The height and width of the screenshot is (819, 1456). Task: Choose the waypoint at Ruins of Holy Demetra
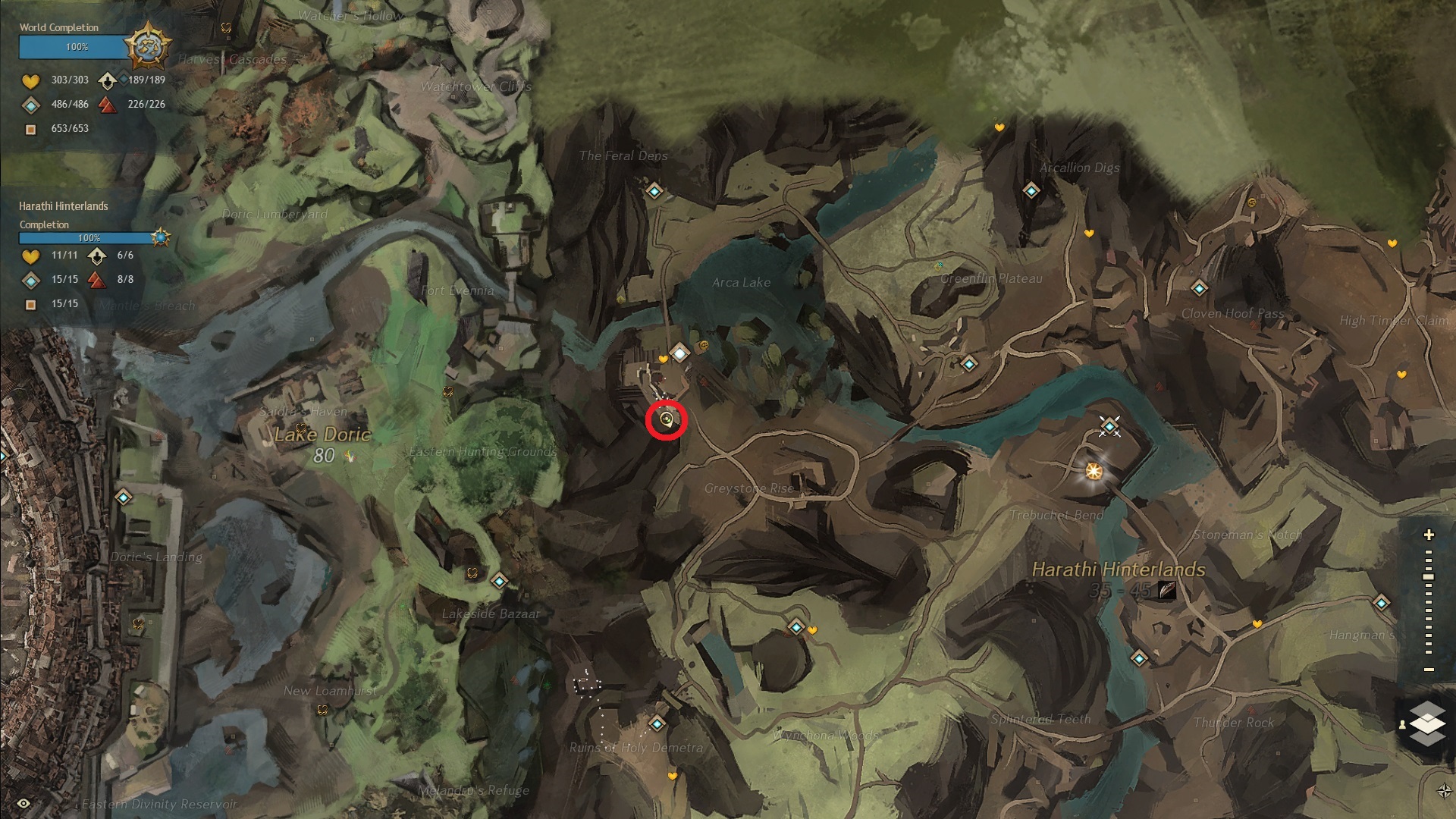coord(657,724)
